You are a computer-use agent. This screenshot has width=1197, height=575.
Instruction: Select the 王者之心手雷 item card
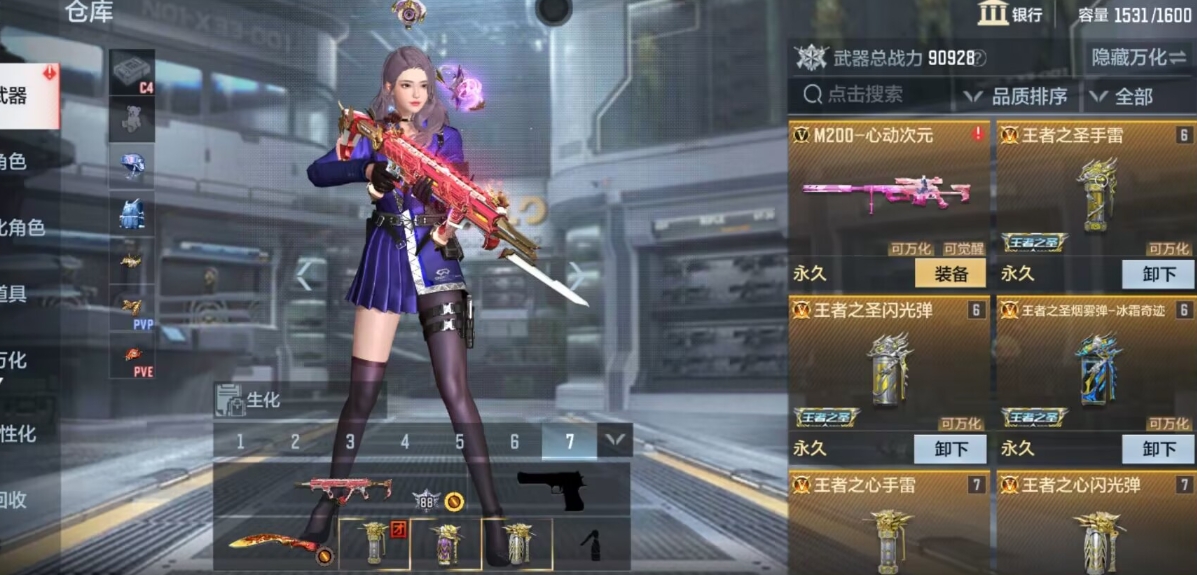click(890, 522)
